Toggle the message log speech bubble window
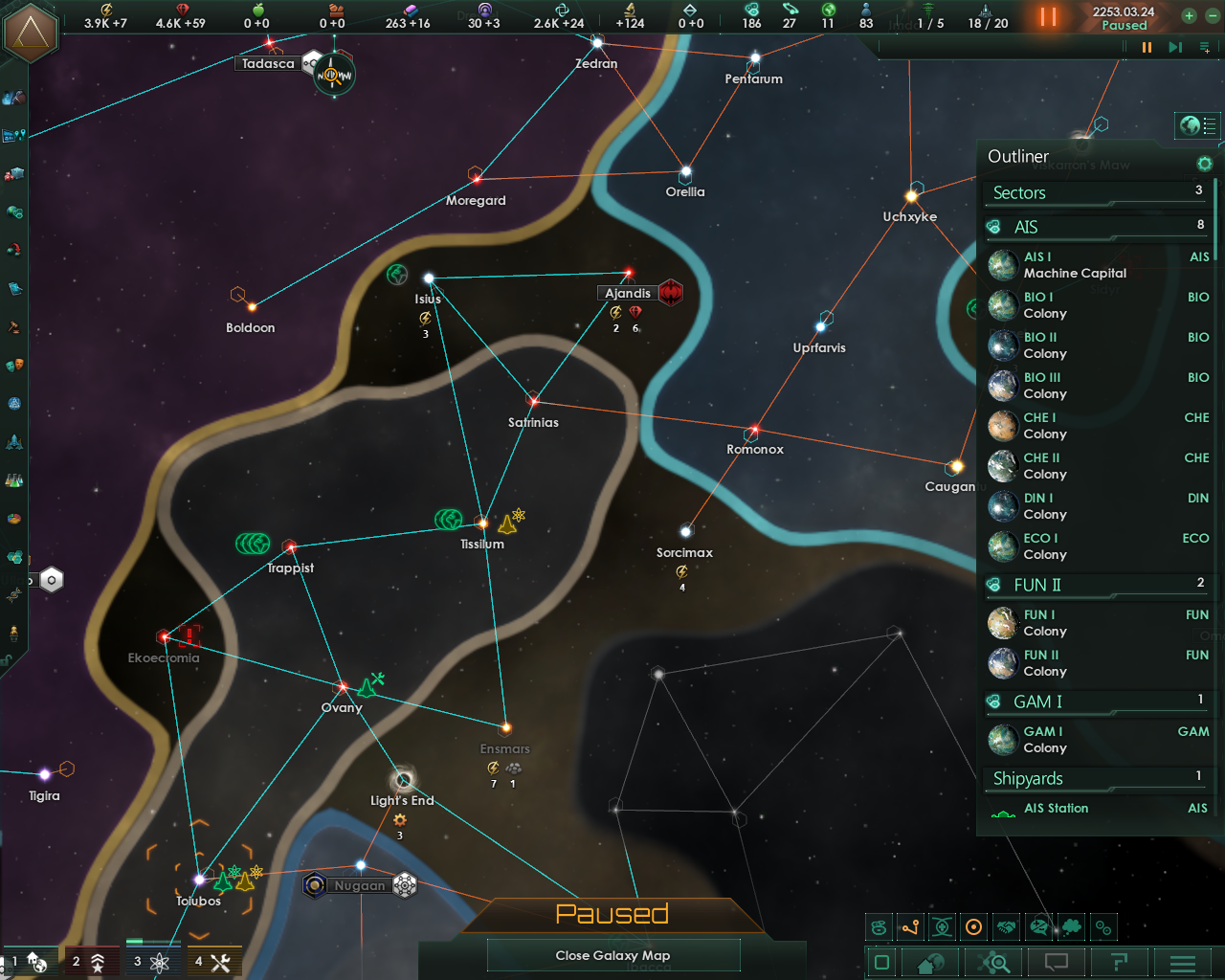Image resolution: width=1225 pixels, height=980 pixels. point(1056,962)
